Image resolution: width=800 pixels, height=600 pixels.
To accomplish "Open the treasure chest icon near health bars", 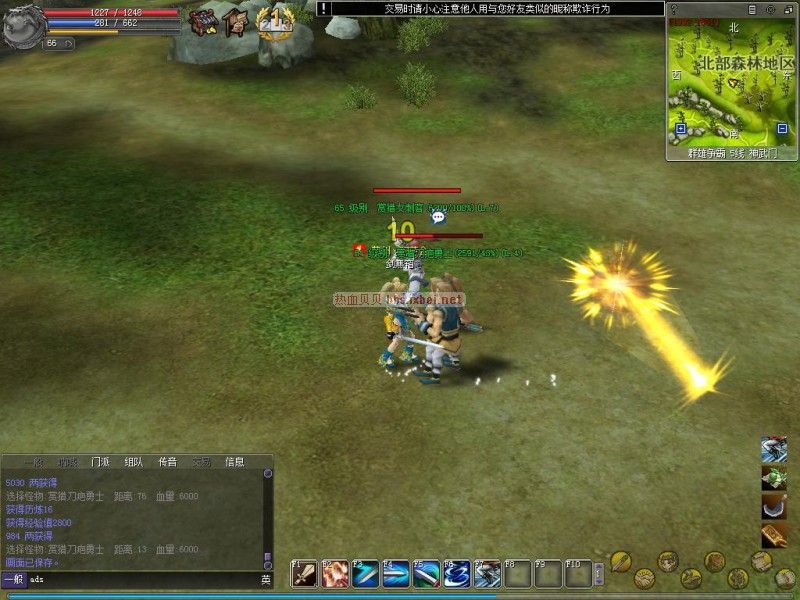I will tap(204, 21).
